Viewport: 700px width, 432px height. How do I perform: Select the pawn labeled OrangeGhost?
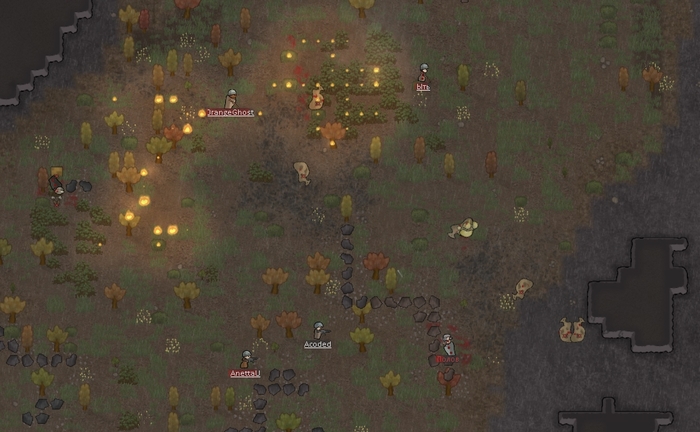pos(231,100)
